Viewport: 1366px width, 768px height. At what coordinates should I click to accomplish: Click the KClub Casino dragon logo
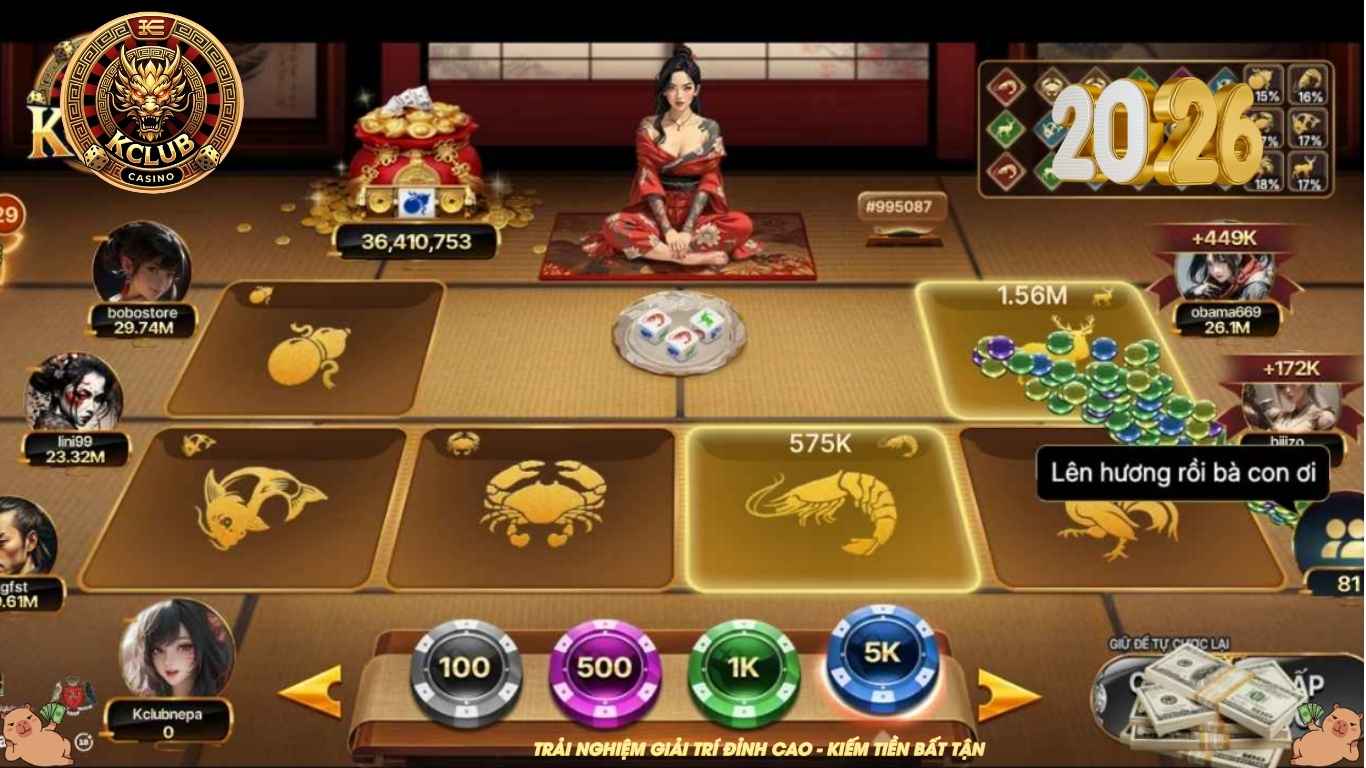pyautogui.click(x=150, y=100)
